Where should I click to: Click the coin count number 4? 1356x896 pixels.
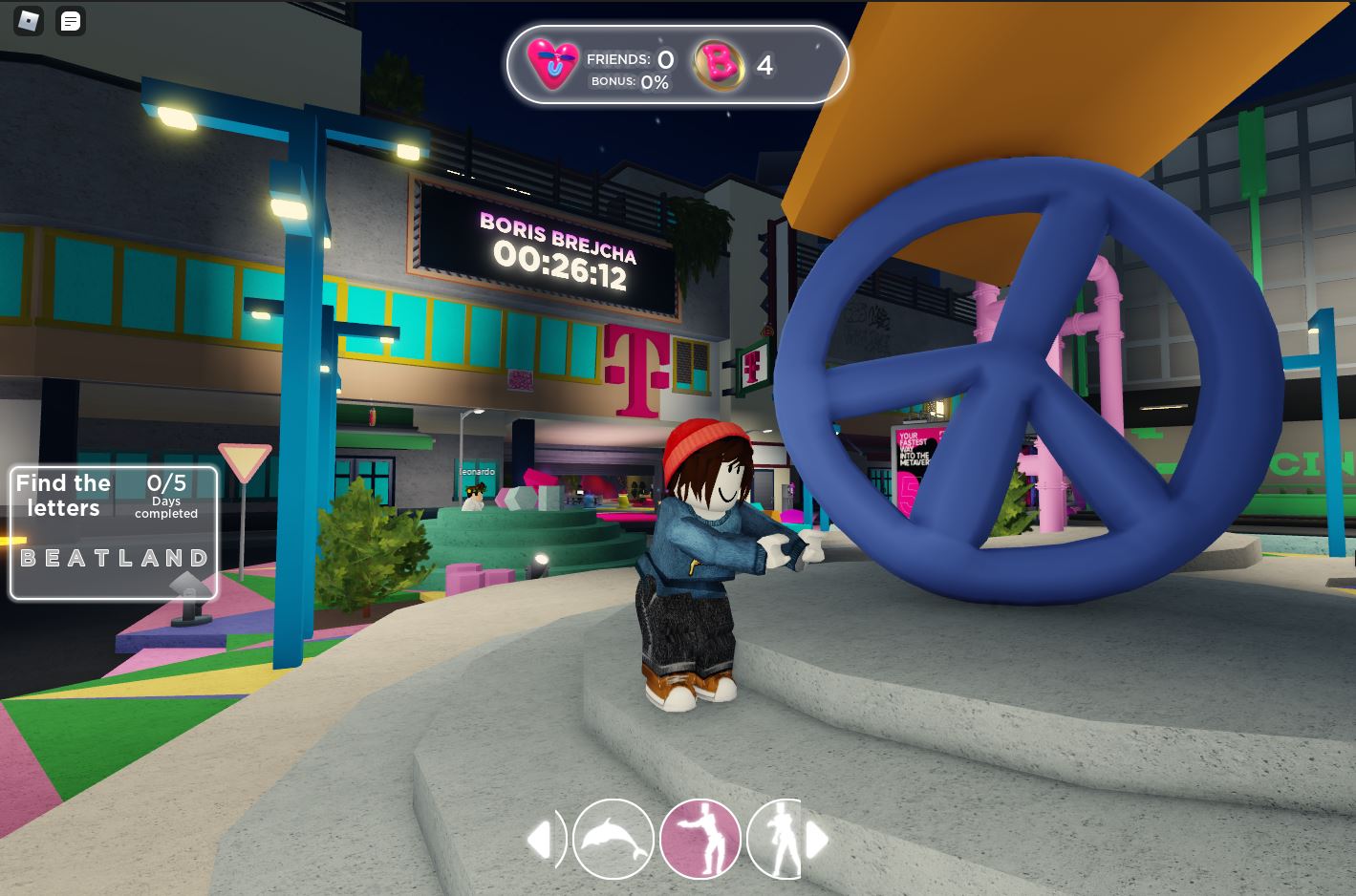[764, 65]
